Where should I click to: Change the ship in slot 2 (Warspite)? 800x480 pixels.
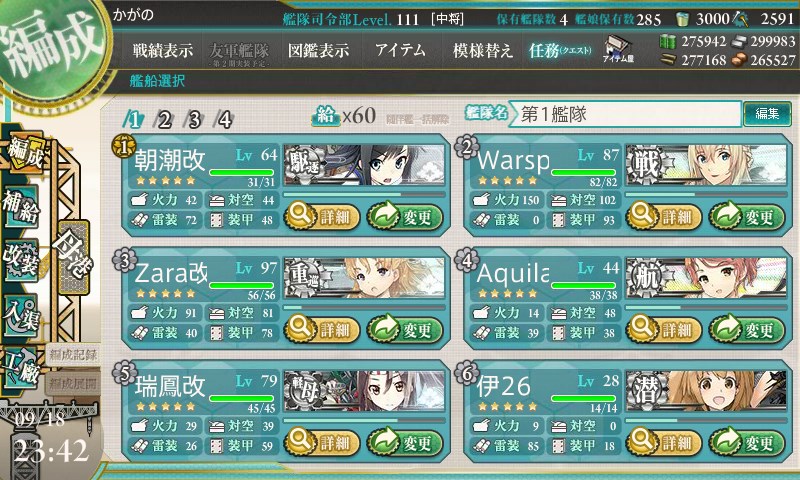point(741,214)
